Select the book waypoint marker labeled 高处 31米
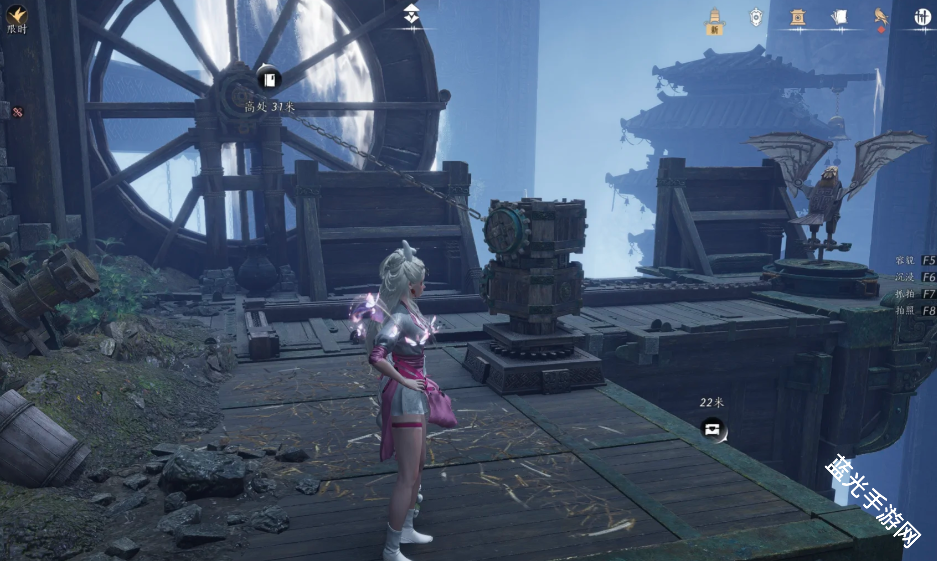Image resolution: width=937 pixels, height=561 pixels. coord(268,80)
